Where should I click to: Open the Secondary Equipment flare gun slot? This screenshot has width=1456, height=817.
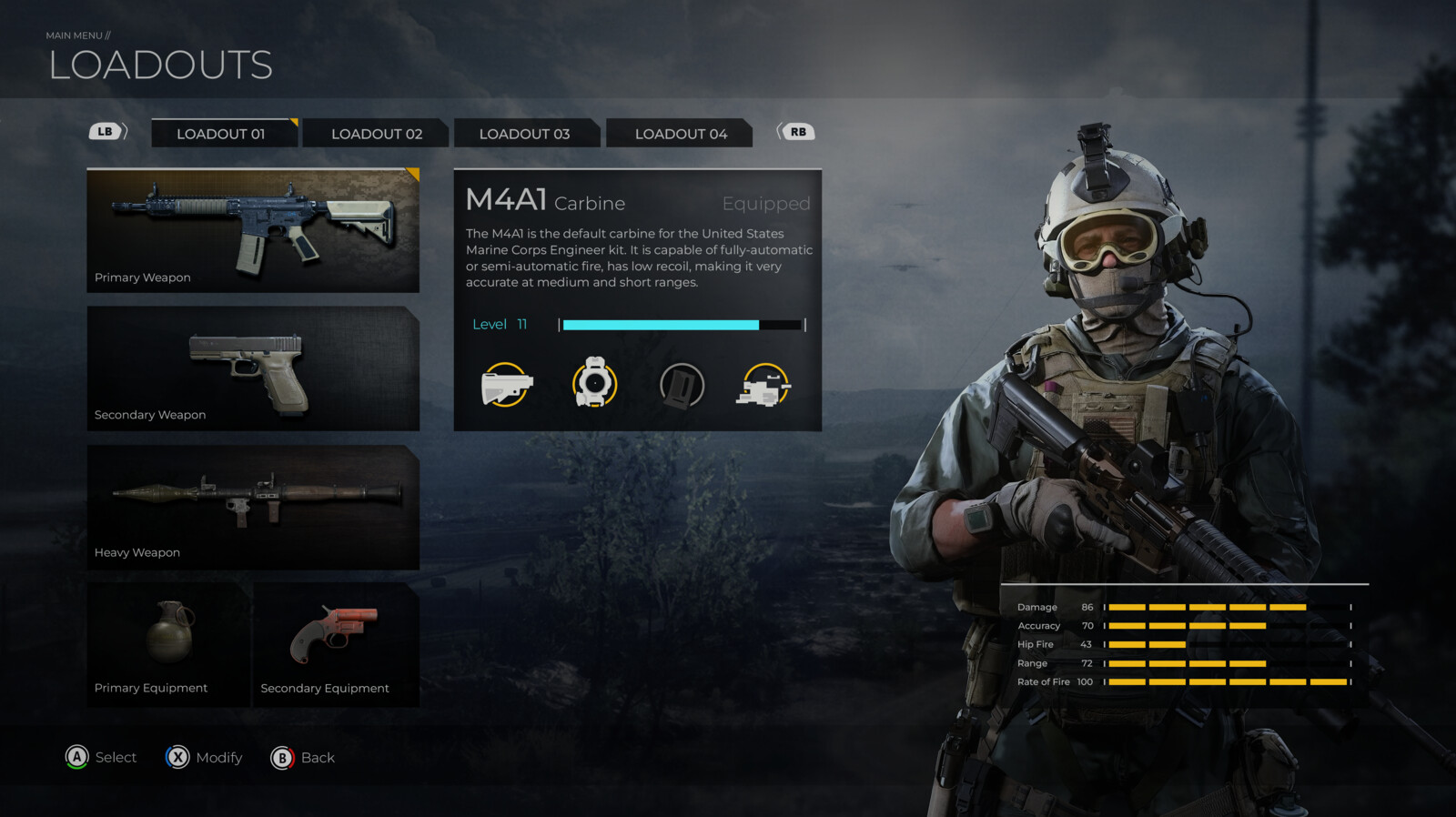coord(336,644)
